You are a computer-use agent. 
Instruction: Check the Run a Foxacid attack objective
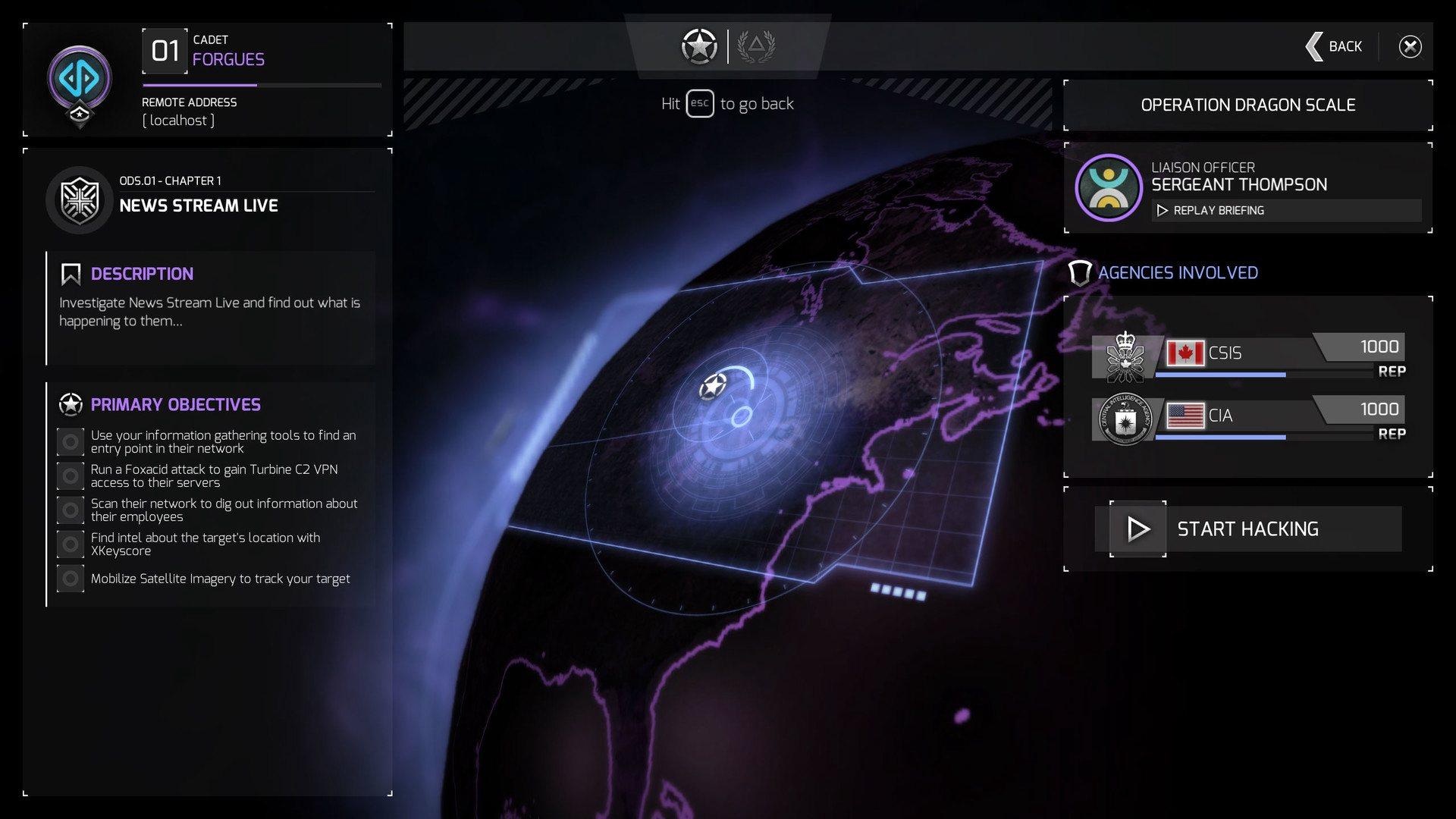71,475
